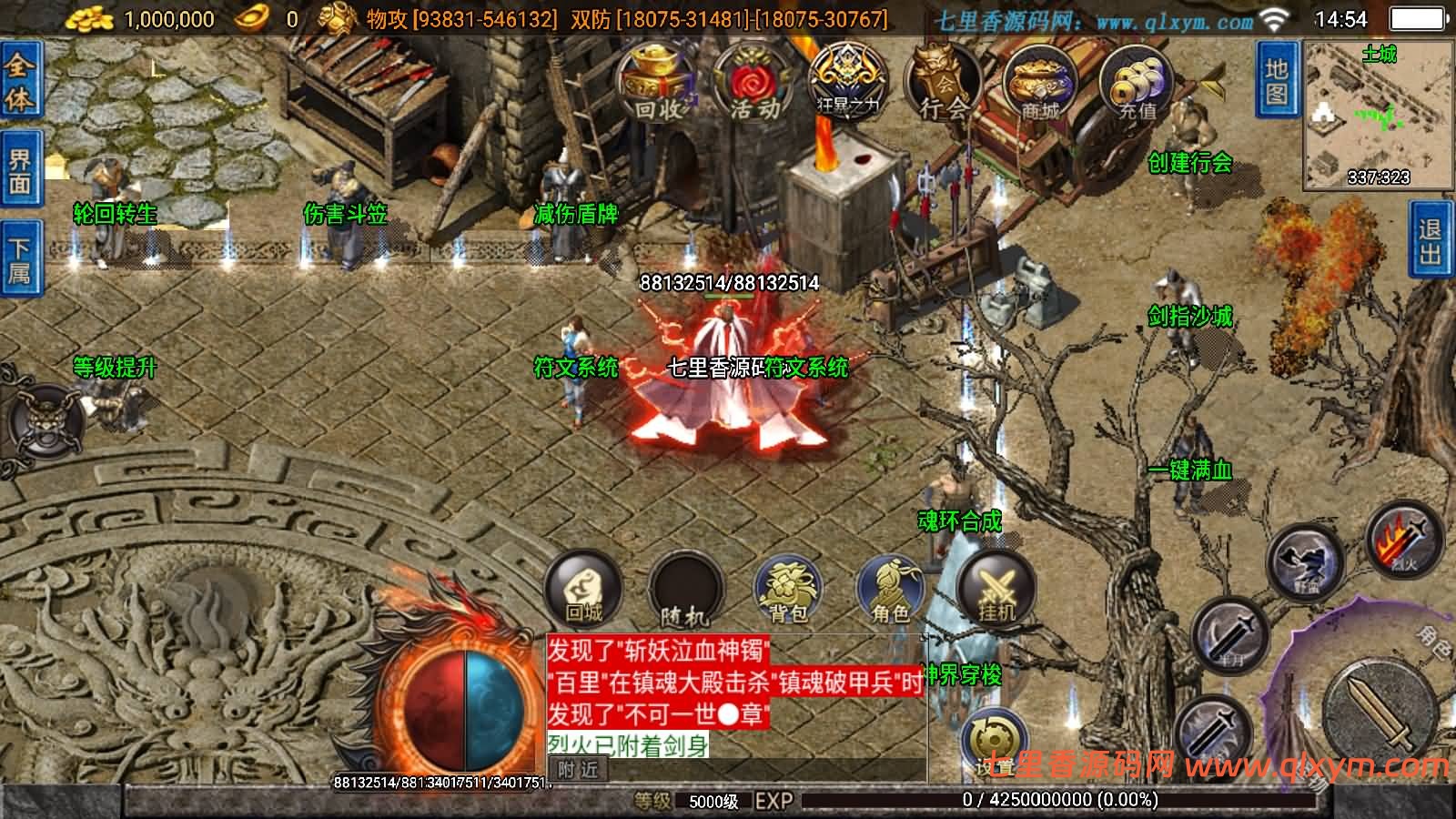Open the 背包 backpack icon

[x=790, y=590]
